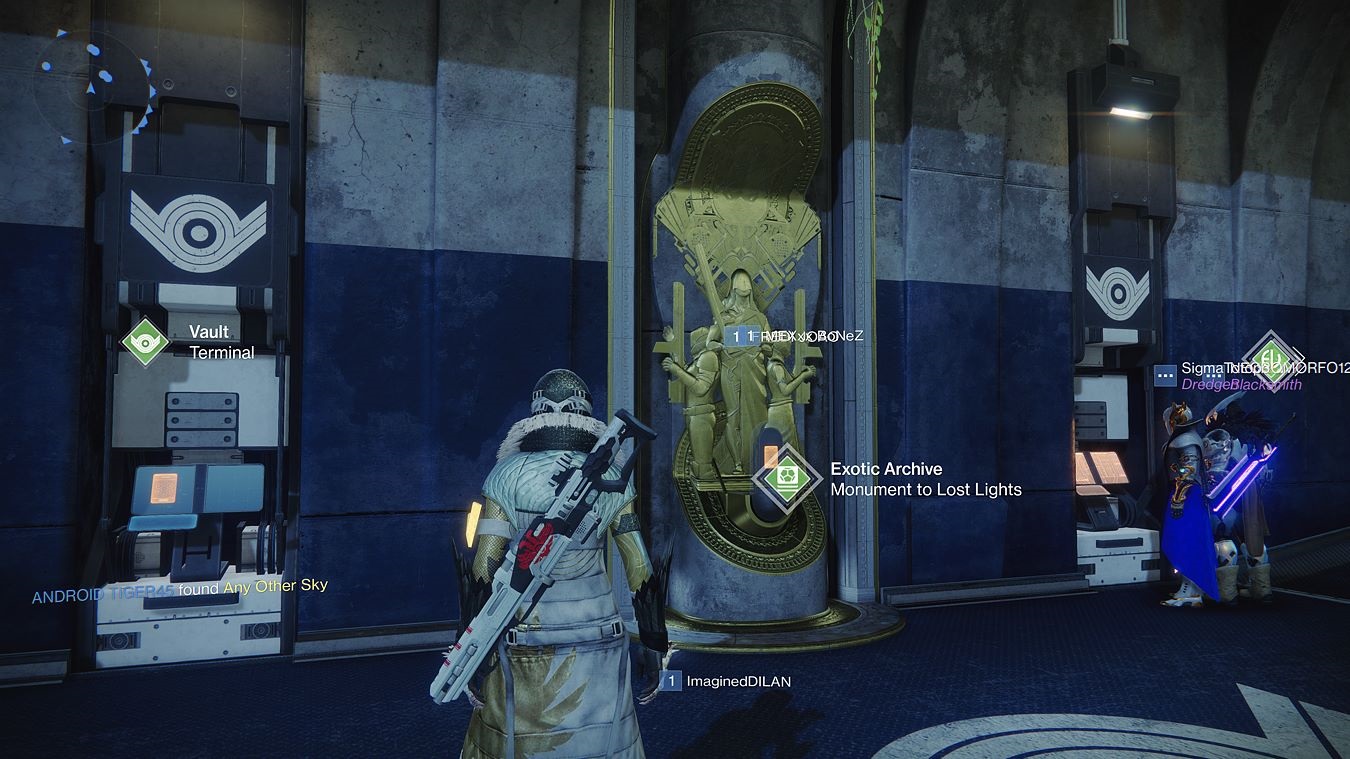The image size is (1350, 759).
Task: Click a blue radar blip on the minimap
Action: tap(95, 50)
